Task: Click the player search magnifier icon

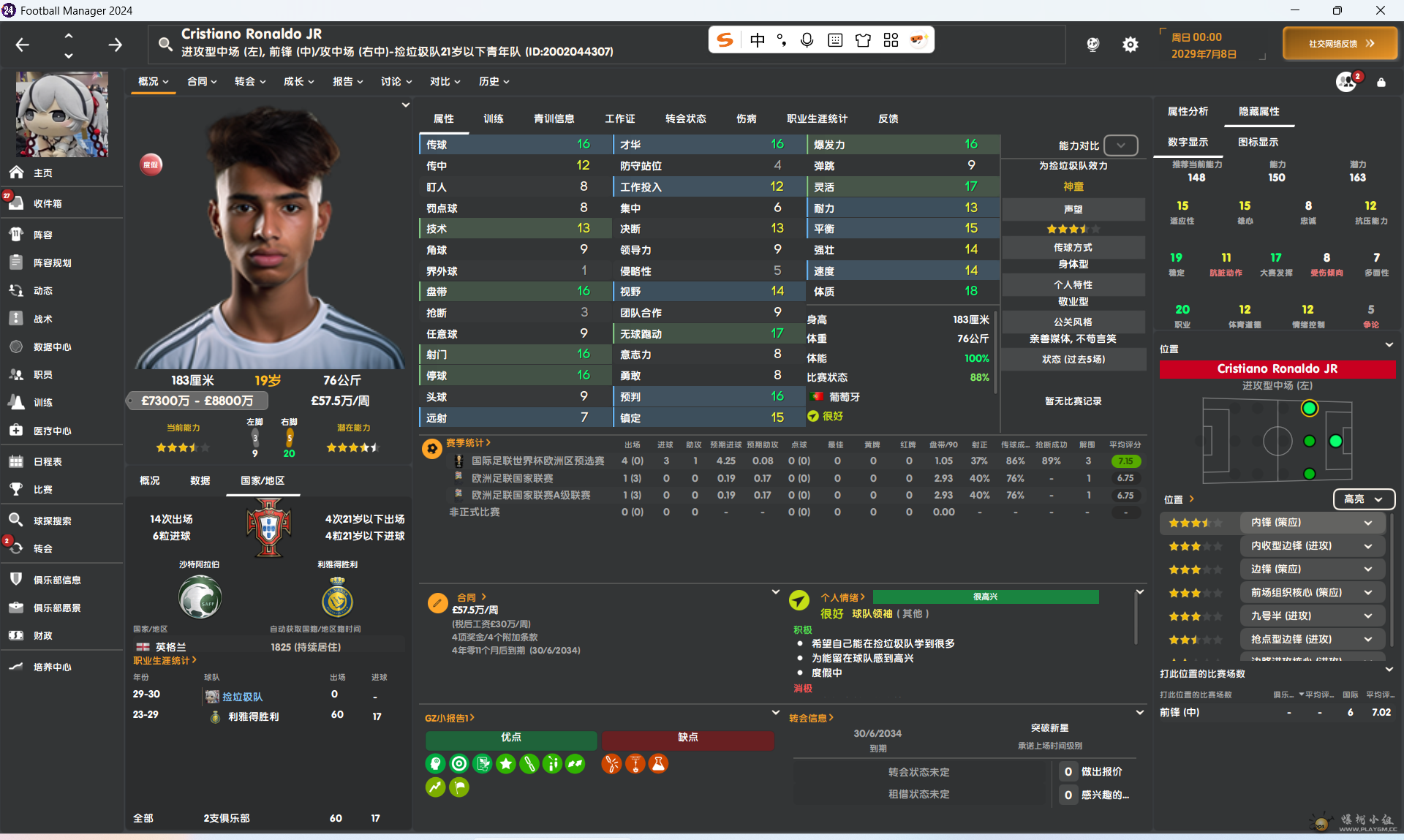Action: click(x=166, y=45)
